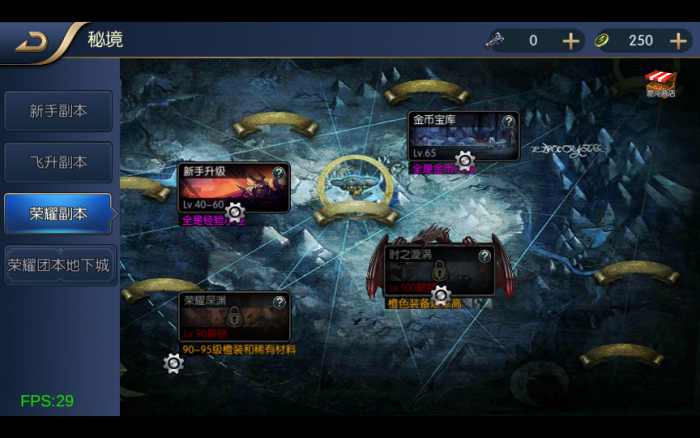Show help for the 金币宝库 dungeon
The image size is (700, 438).
[x=508, y=121]
